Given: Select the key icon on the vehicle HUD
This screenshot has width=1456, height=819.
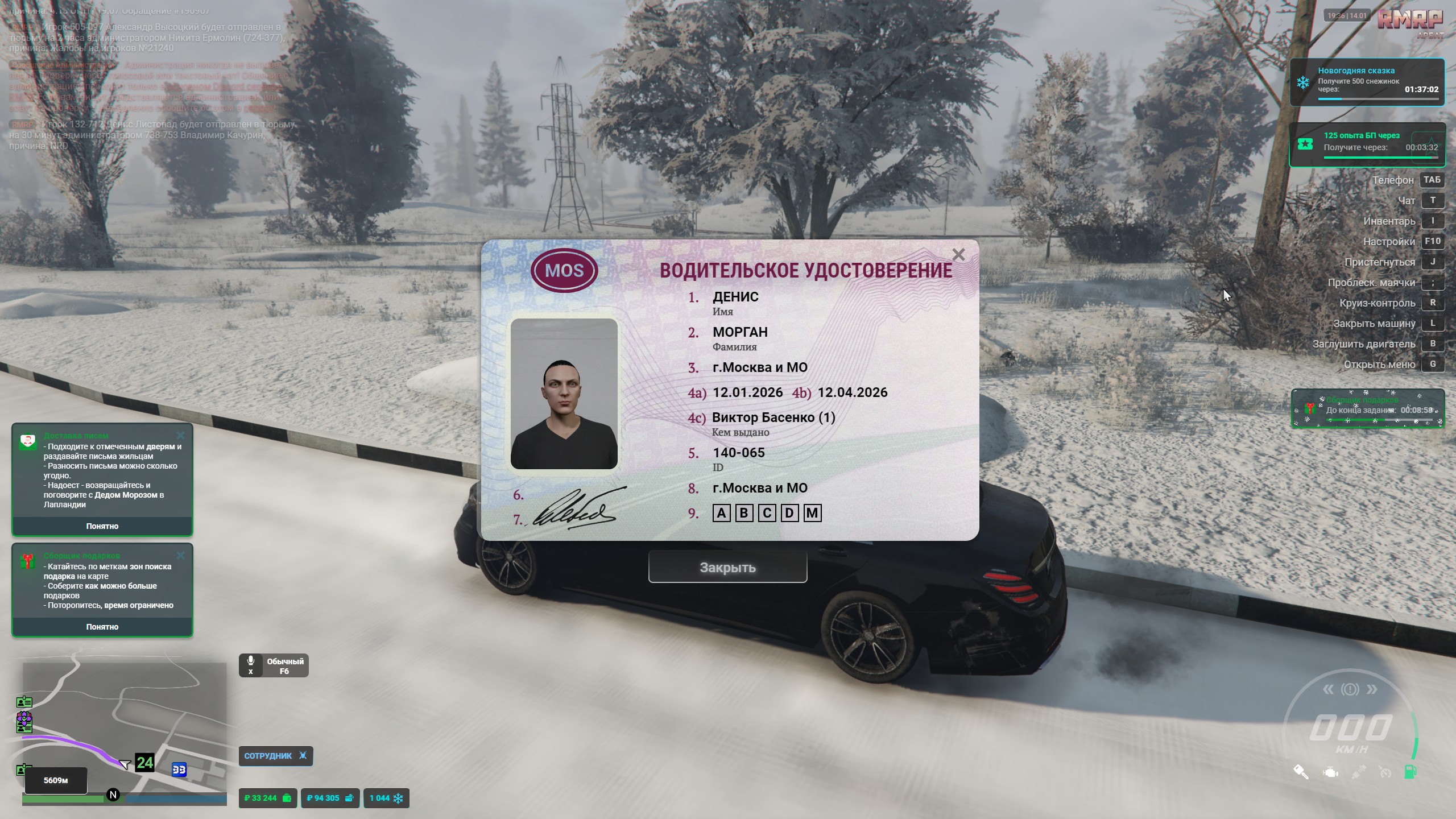Looking at the screenshot, I should click(x=1301, y=772).
